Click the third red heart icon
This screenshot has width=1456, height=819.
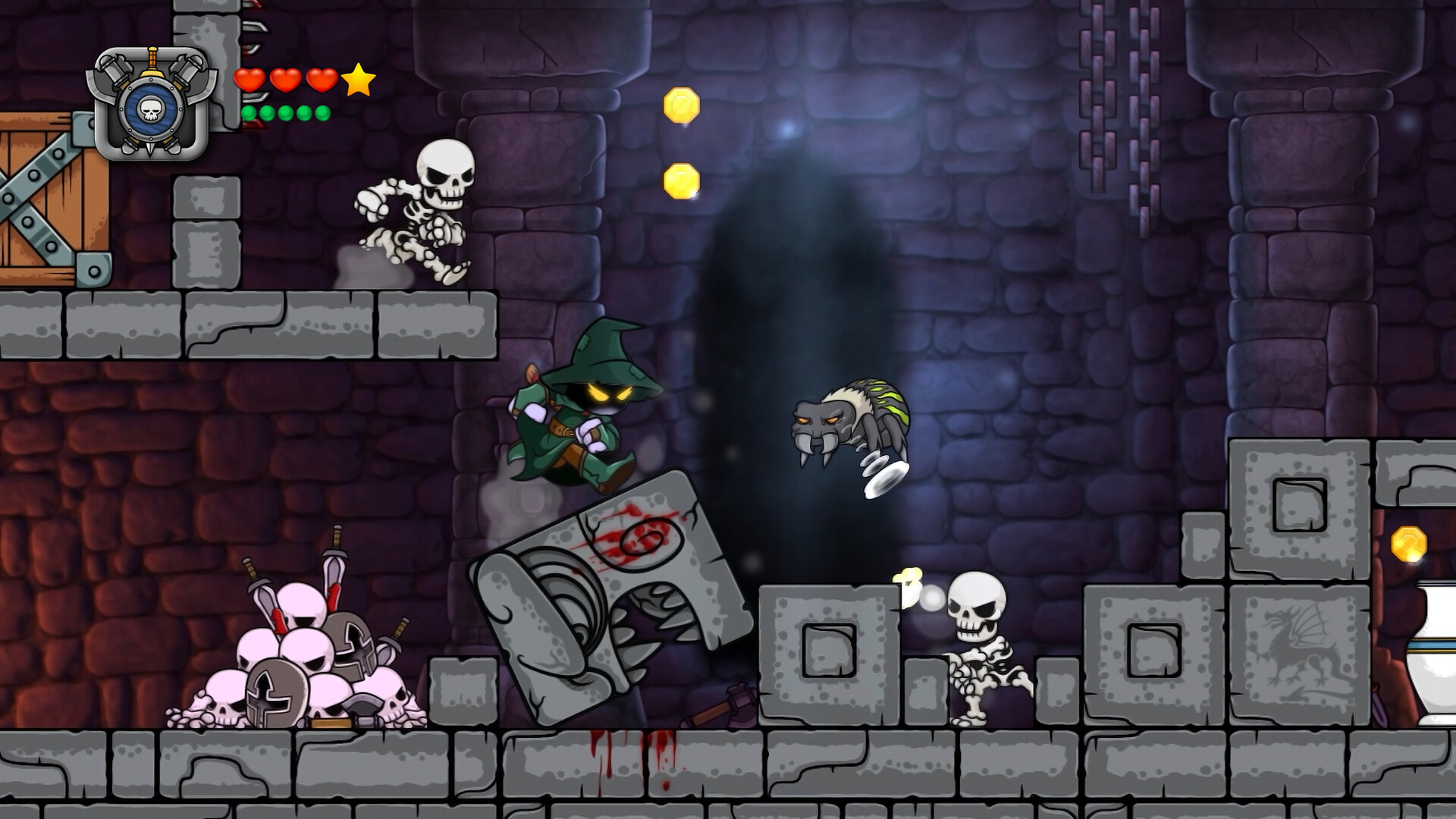(x=322, y=80)
